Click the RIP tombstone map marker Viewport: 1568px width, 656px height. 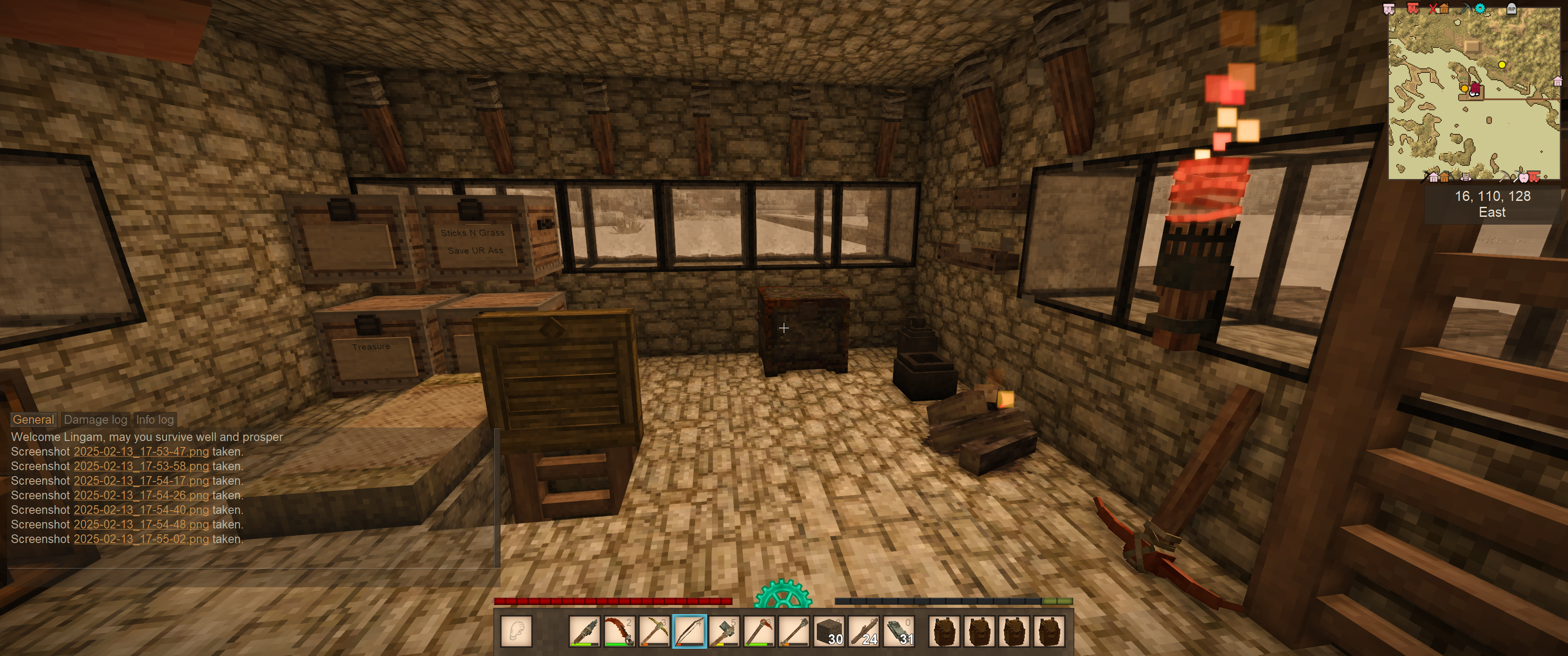[x=1511, y=9]
